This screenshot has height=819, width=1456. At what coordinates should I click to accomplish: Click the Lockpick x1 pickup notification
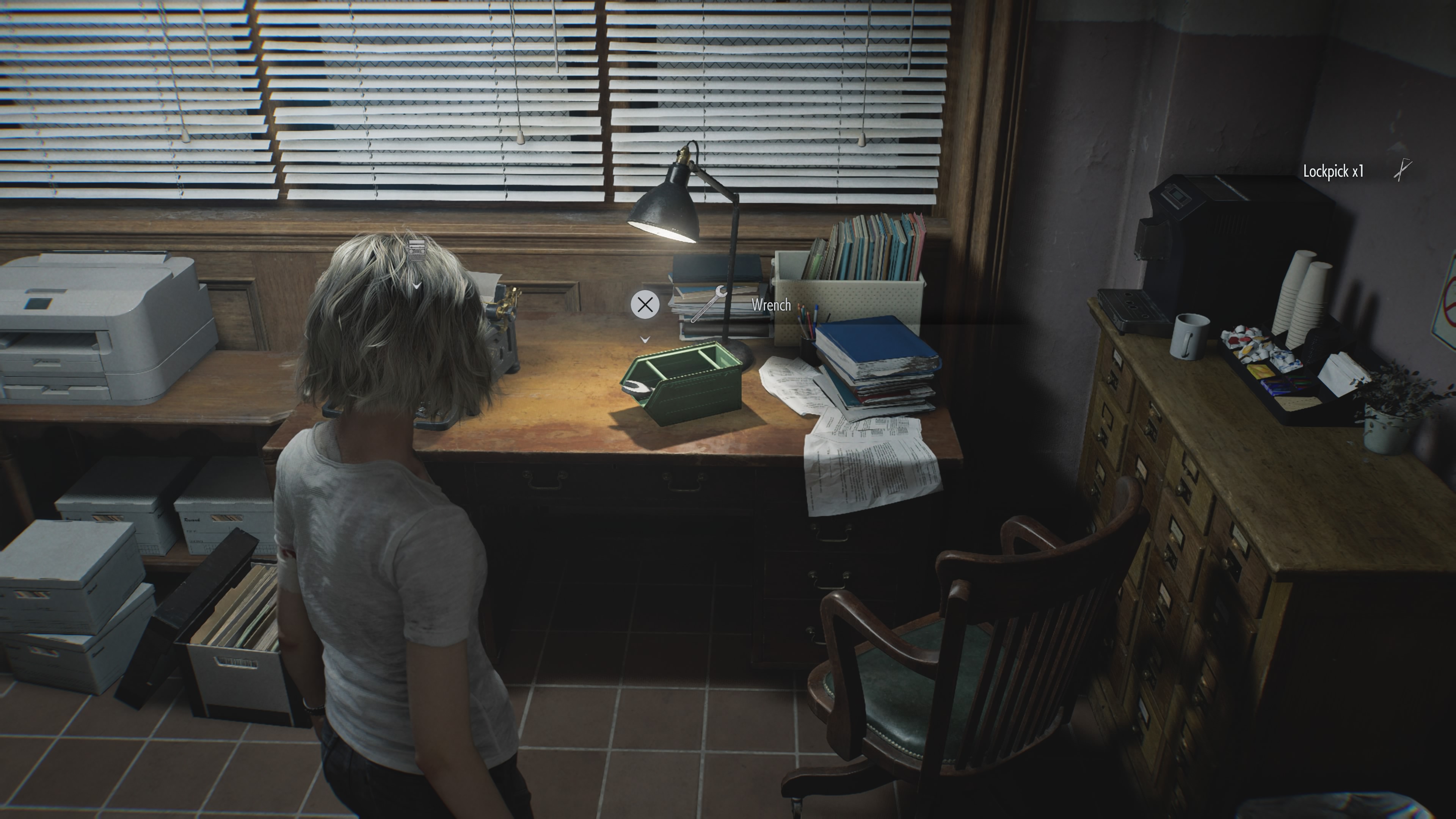tap(1333, 171)
